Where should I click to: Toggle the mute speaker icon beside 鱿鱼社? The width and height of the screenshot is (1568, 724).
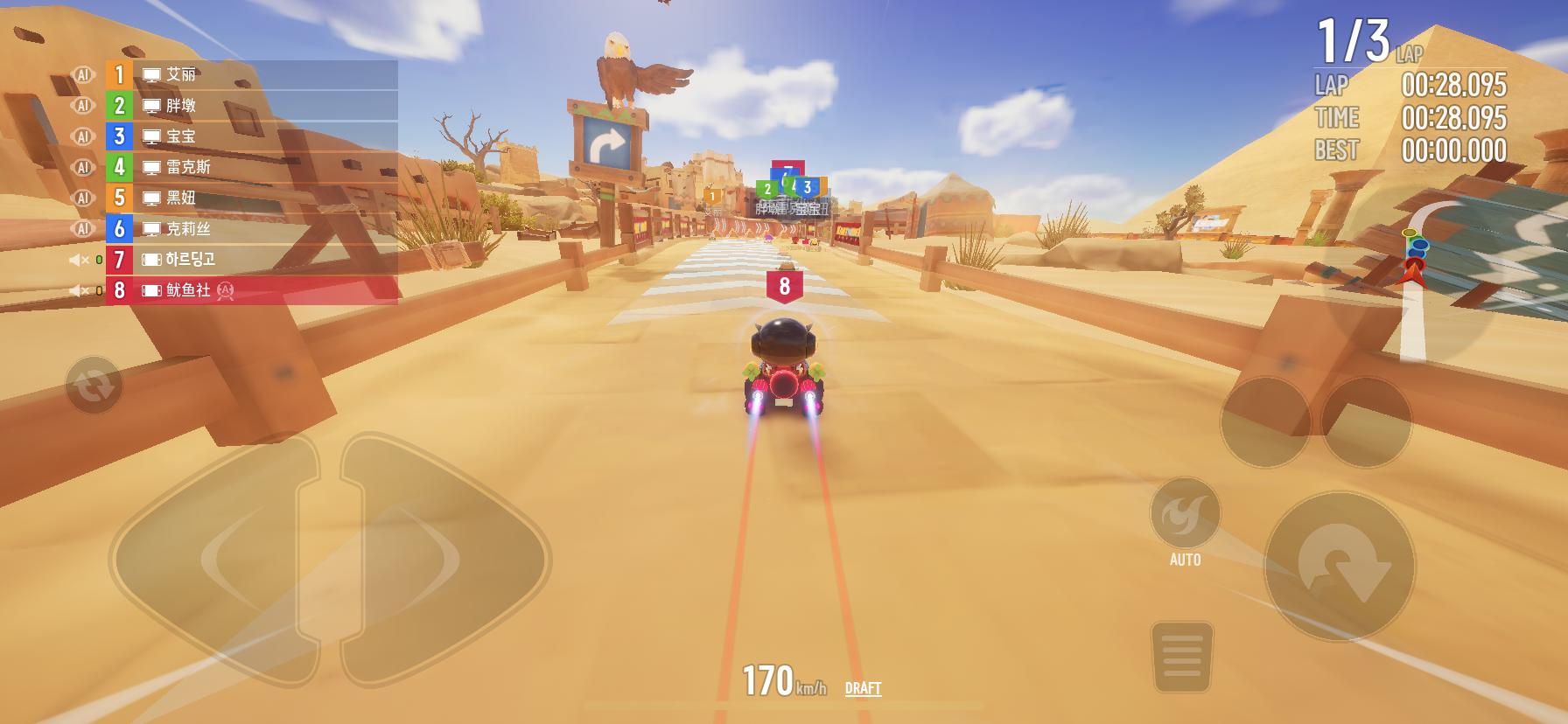(x=79, y=290)
